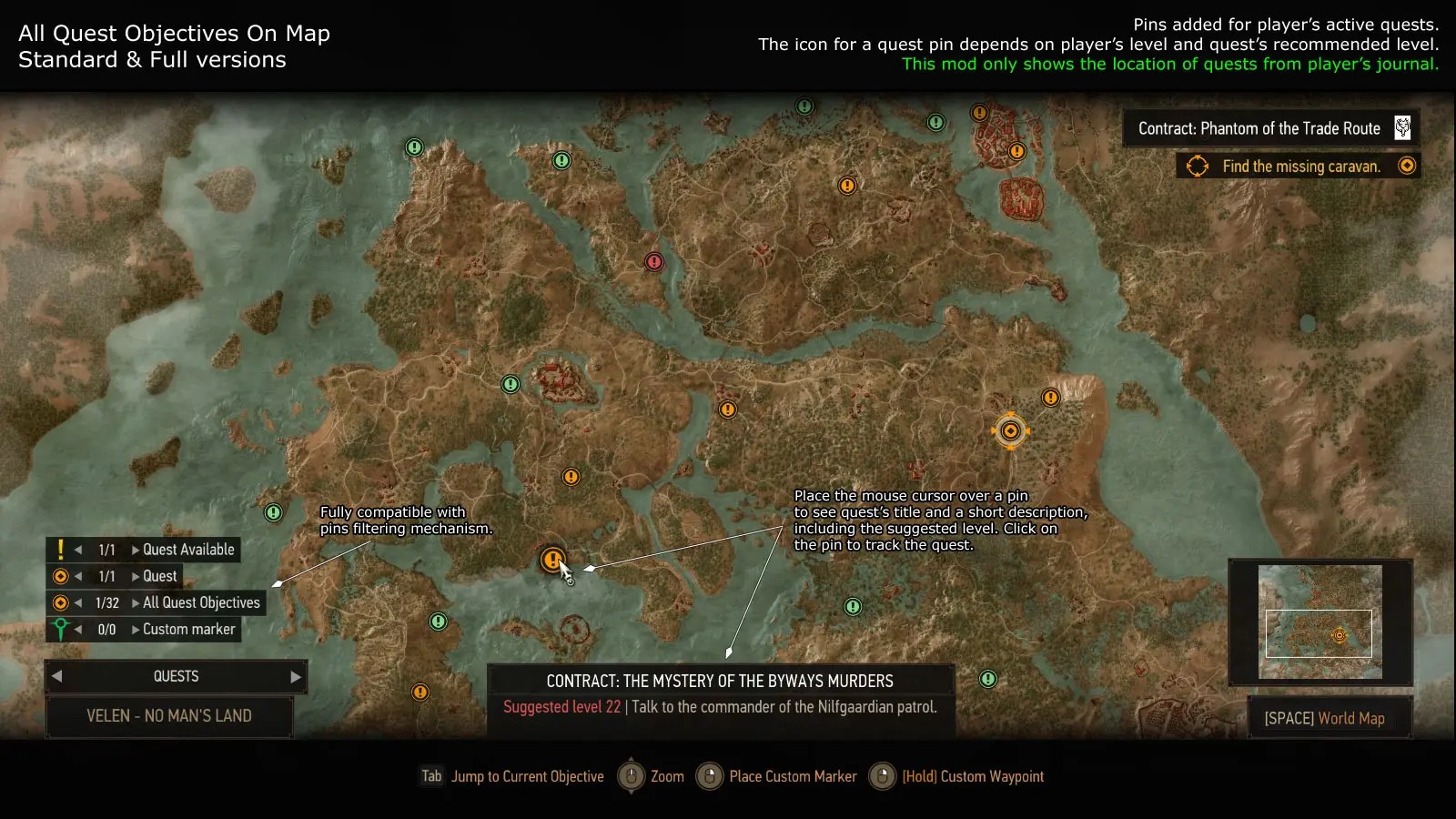Image resolution: width=1456 pixels, height=819 pixels.
Task: Click the Custom Waypoint hold icon
Action: click(881, 776)
